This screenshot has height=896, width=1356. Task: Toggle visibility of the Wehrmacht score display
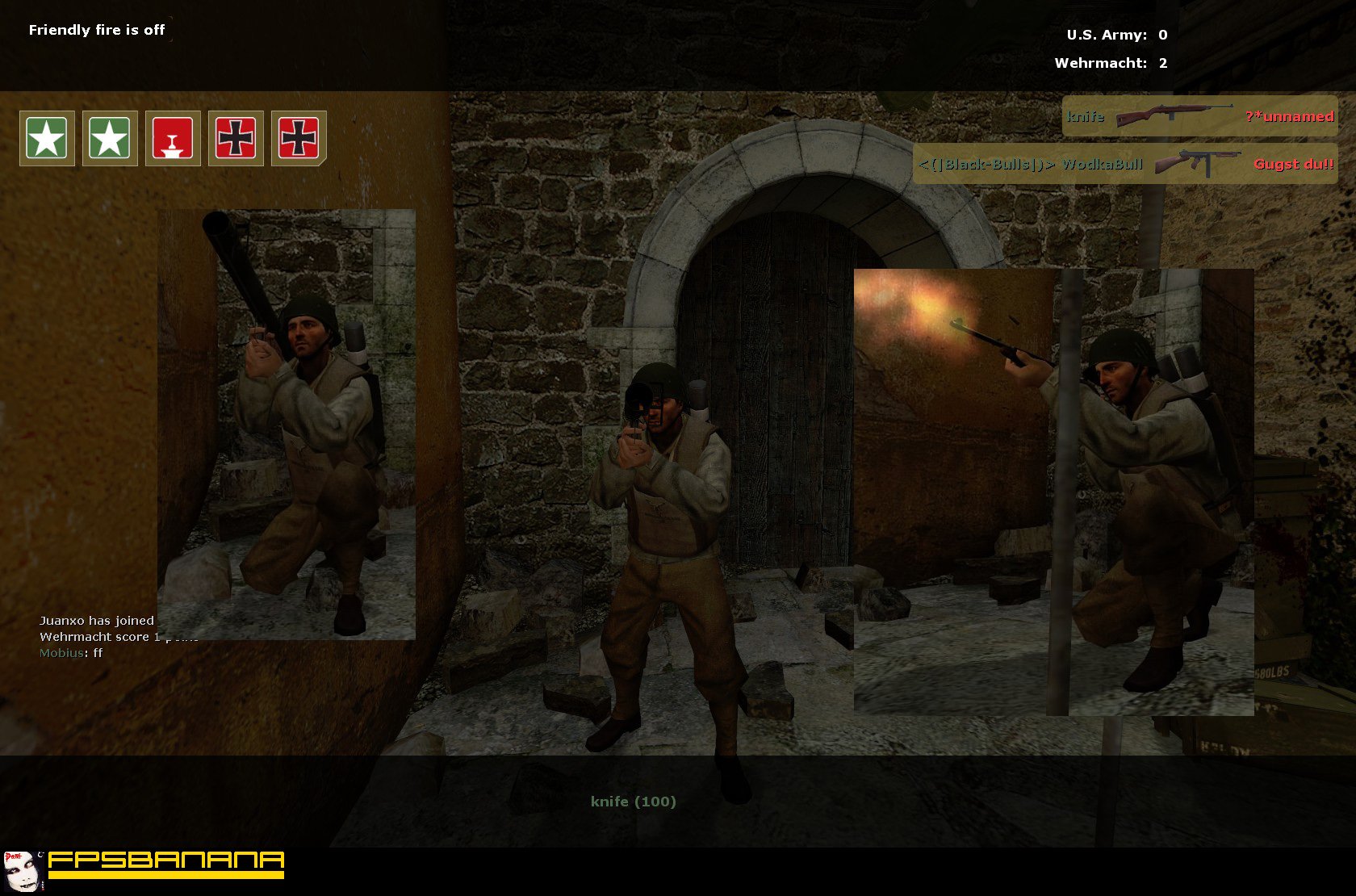click(1108, 63)
